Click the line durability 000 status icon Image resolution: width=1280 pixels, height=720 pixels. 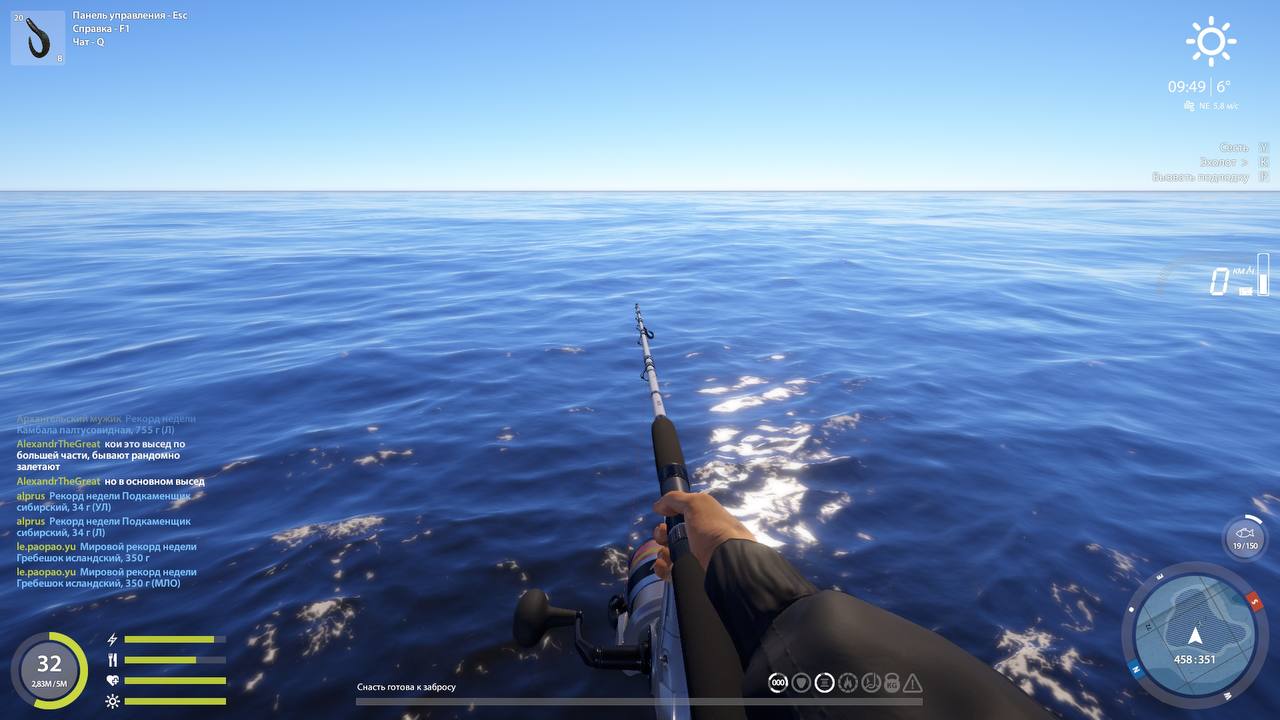tap(777, 682)
